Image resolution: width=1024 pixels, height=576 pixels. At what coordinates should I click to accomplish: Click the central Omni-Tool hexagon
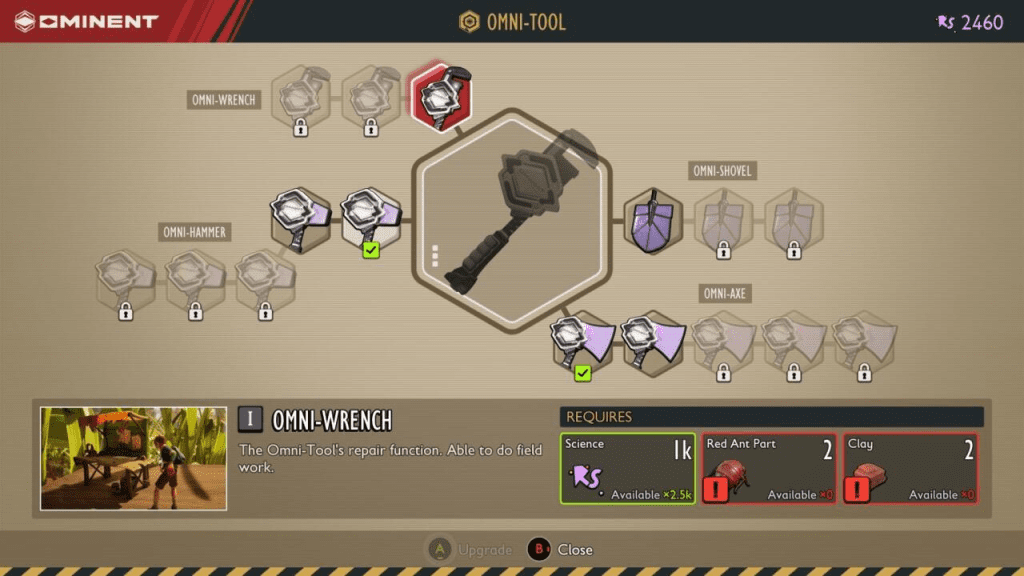click(x=512, y=218)
